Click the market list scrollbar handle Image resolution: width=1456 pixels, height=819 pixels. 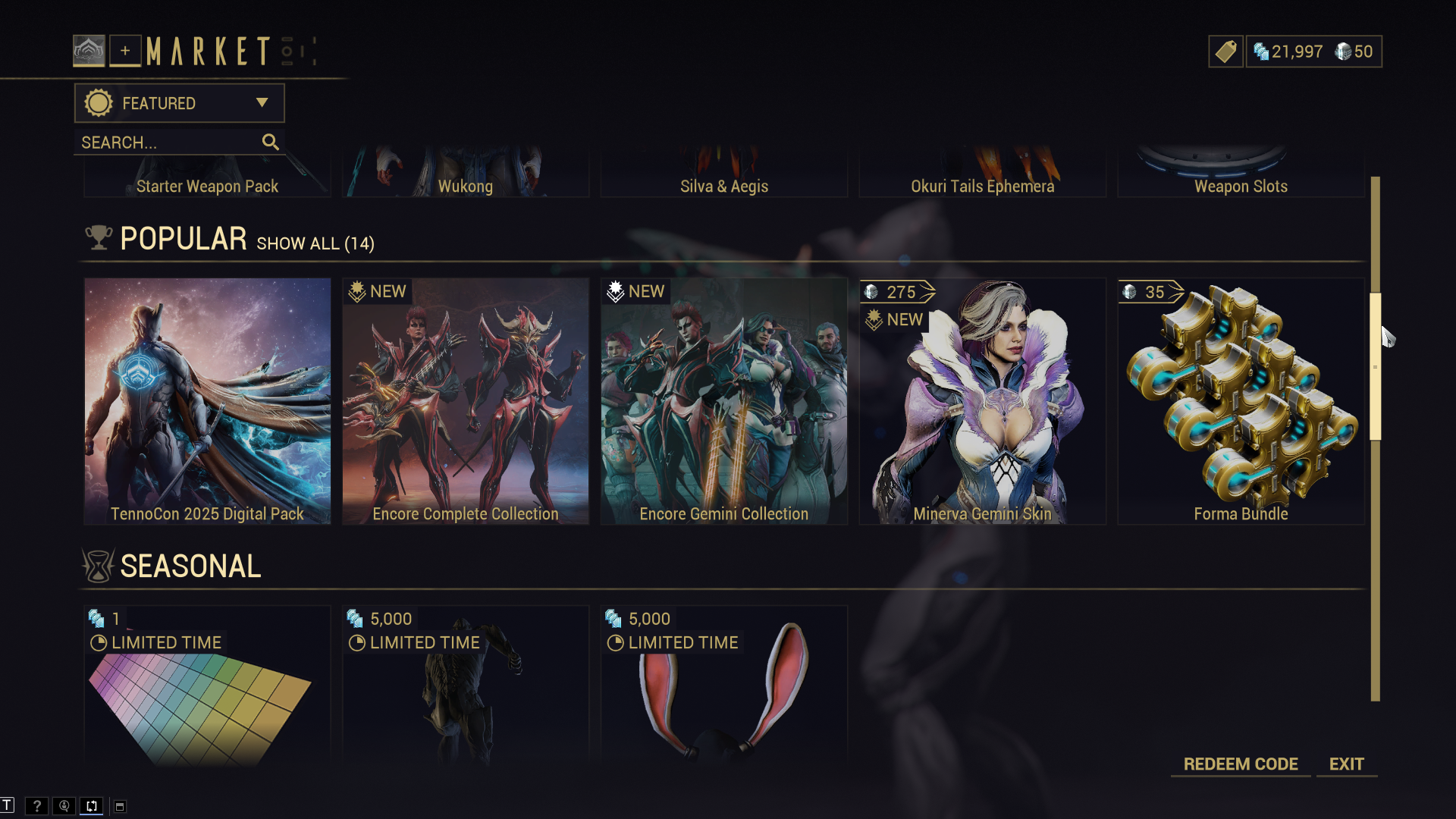1375,366
